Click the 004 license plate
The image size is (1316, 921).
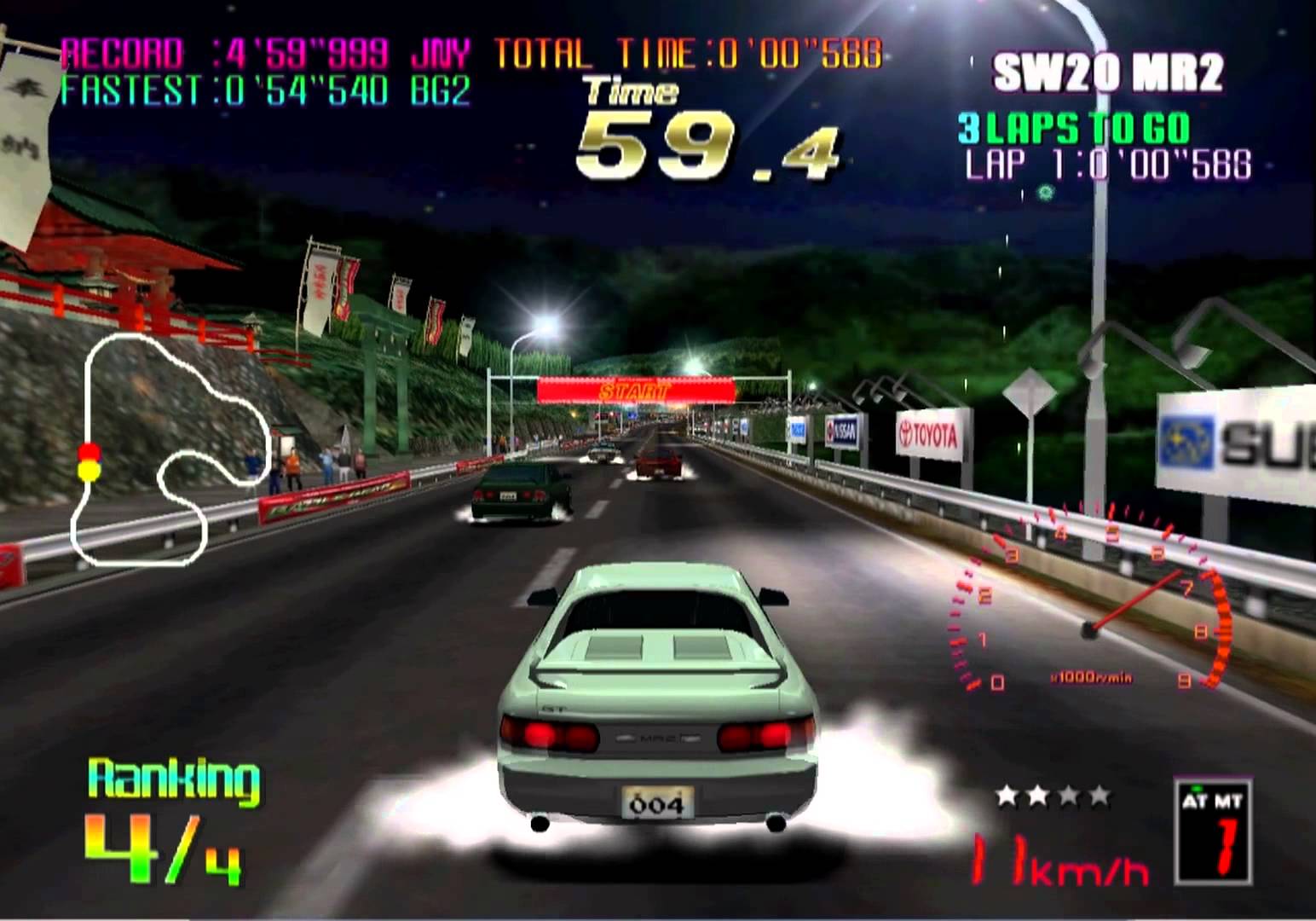point(656,803)
